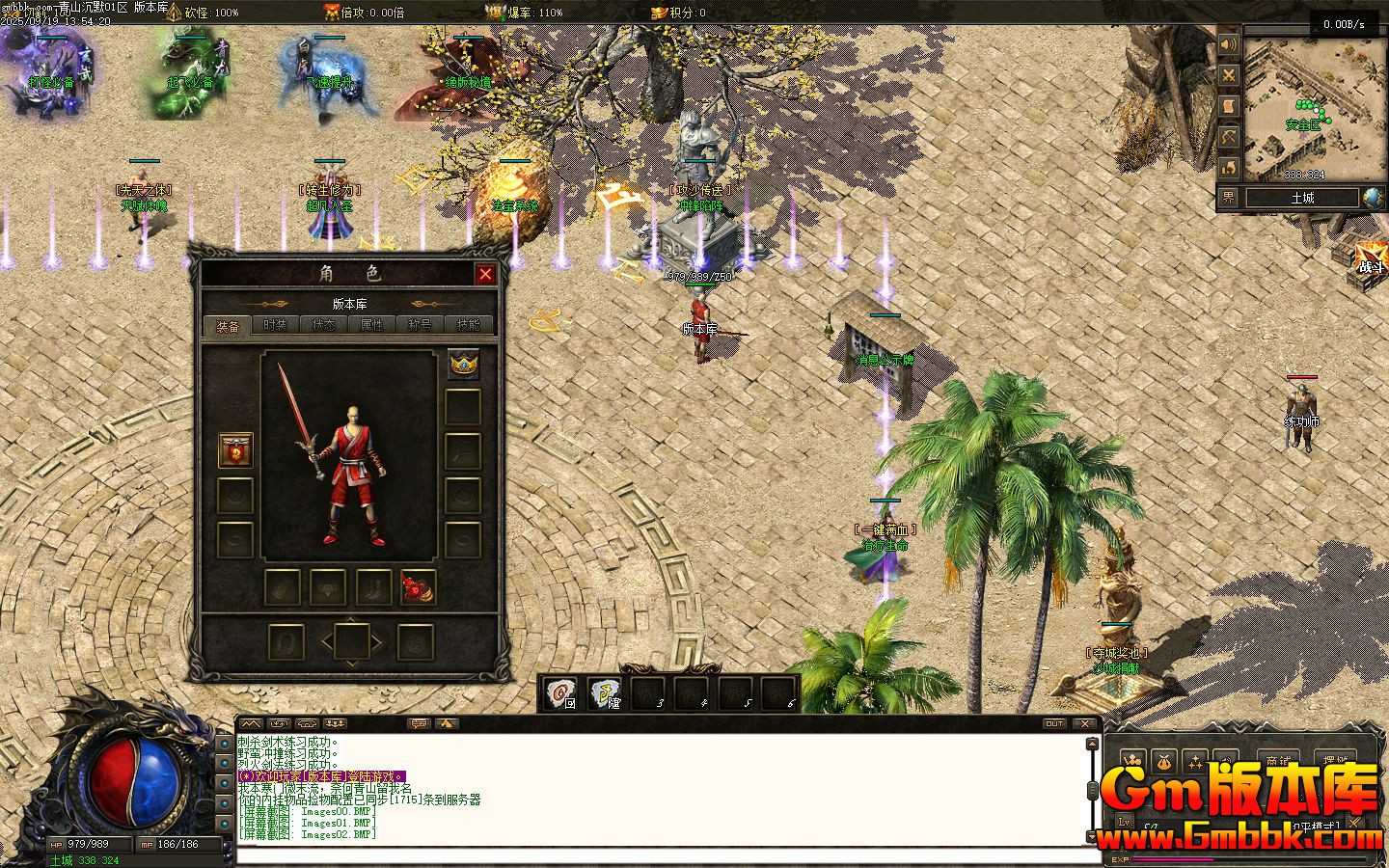Use the 随 random scroll hotbar slot
Viewport: 1389px width, 868px height.
[606, 693]
